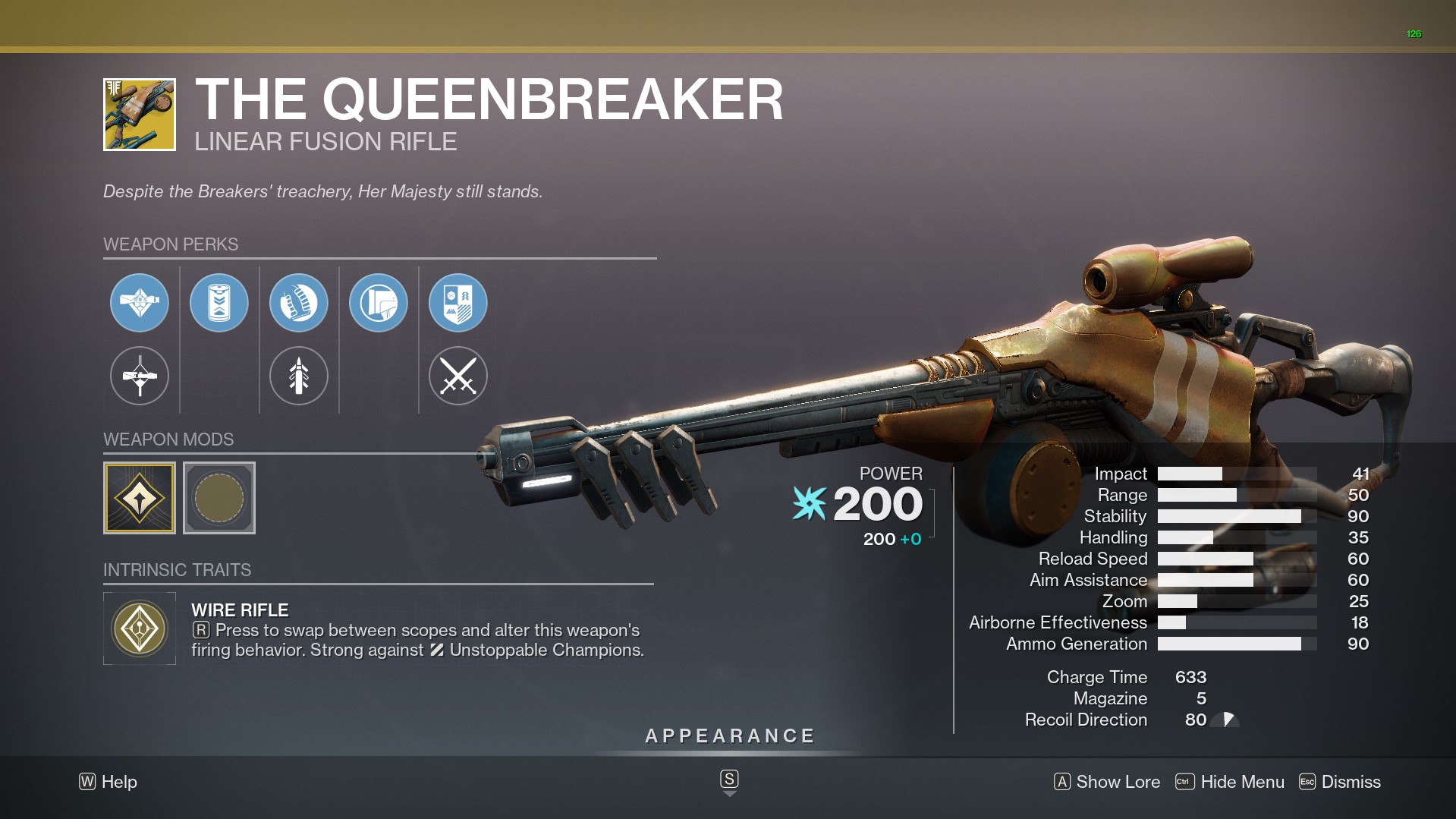
Task: Hide the inspection menu
Action: pos(1230,782)
